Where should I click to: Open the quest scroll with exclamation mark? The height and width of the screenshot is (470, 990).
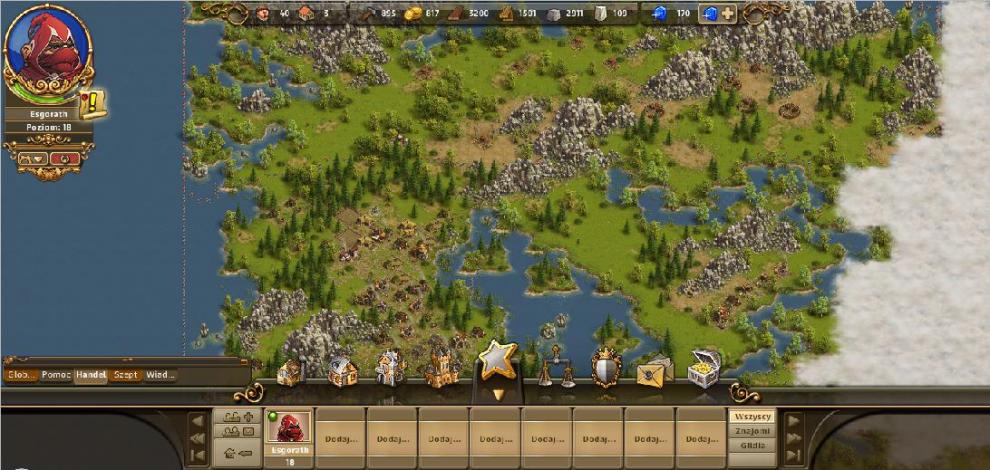click(95, 103)
